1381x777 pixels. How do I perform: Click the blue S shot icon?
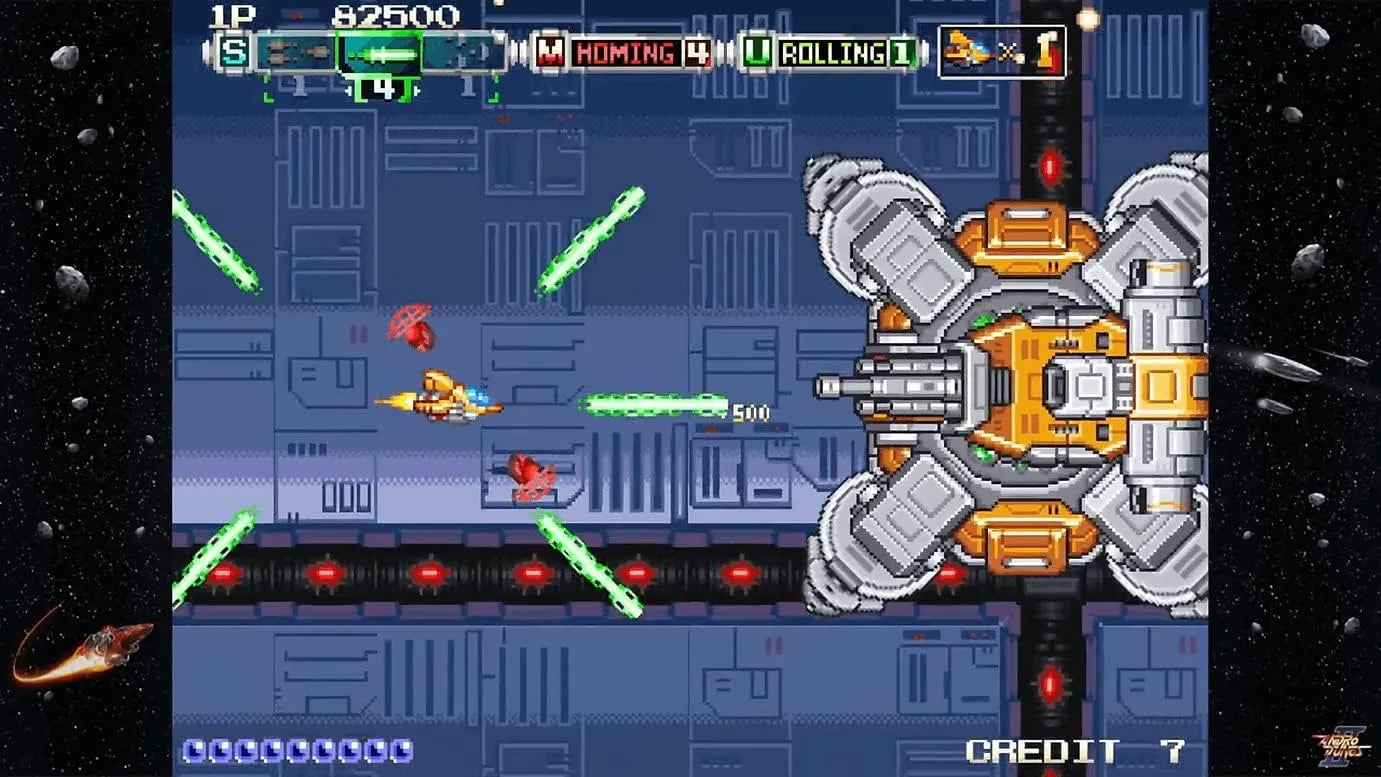[234, 52]
